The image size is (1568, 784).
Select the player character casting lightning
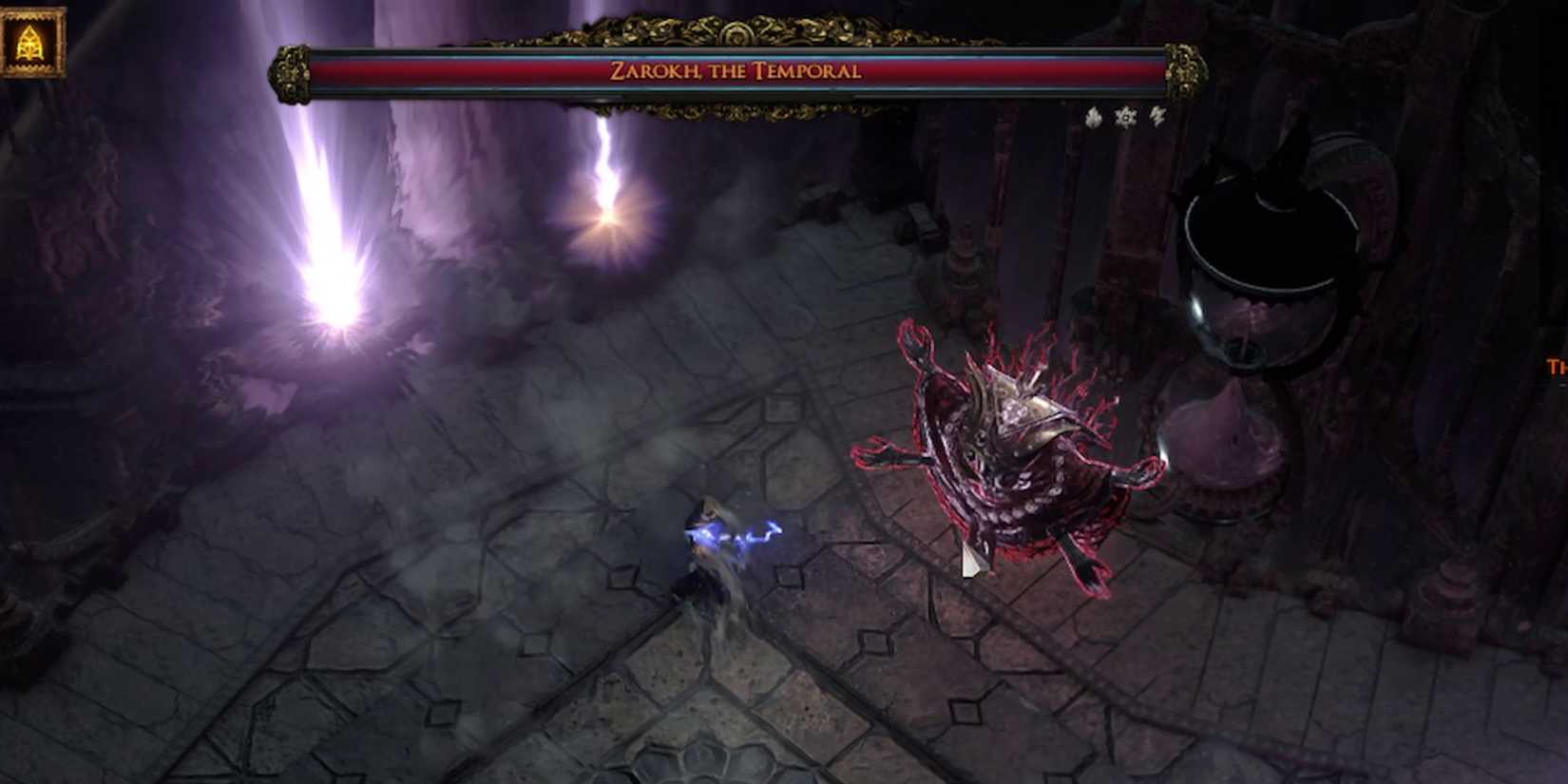(717, 551)
